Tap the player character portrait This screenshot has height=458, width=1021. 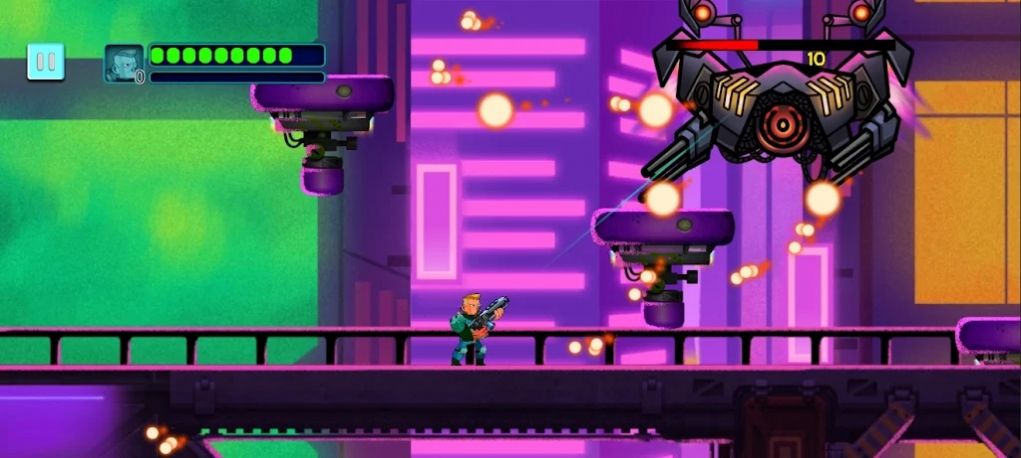124,63
